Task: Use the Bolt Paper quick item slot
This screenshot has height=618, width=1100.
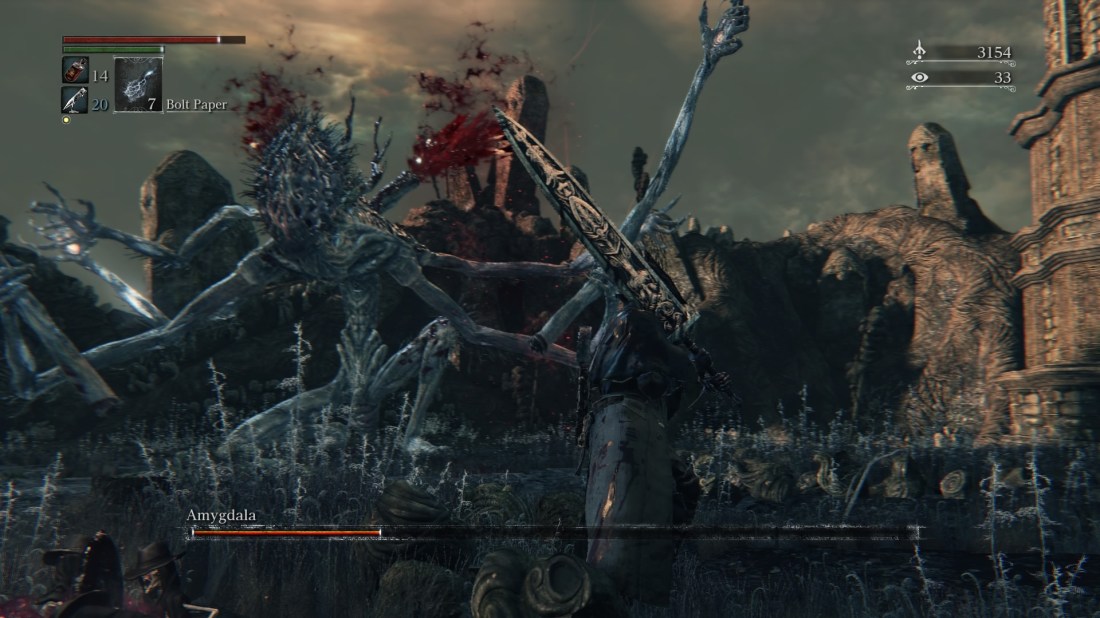Action: [138, 85]
